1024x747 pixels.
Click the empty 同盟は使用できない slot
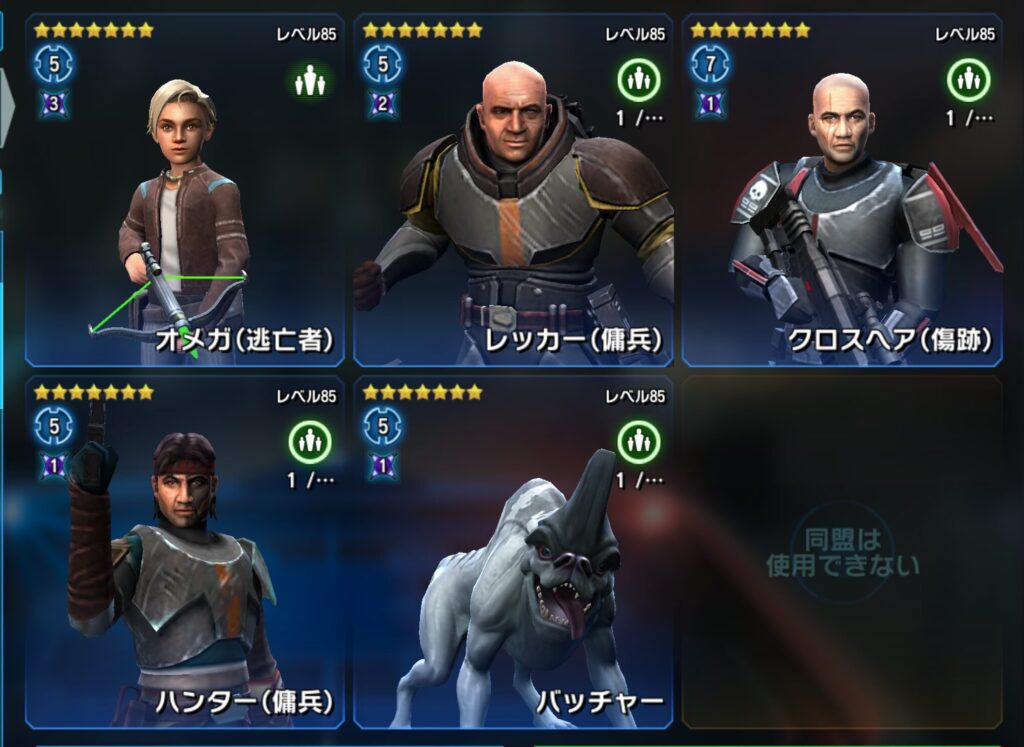841,552
